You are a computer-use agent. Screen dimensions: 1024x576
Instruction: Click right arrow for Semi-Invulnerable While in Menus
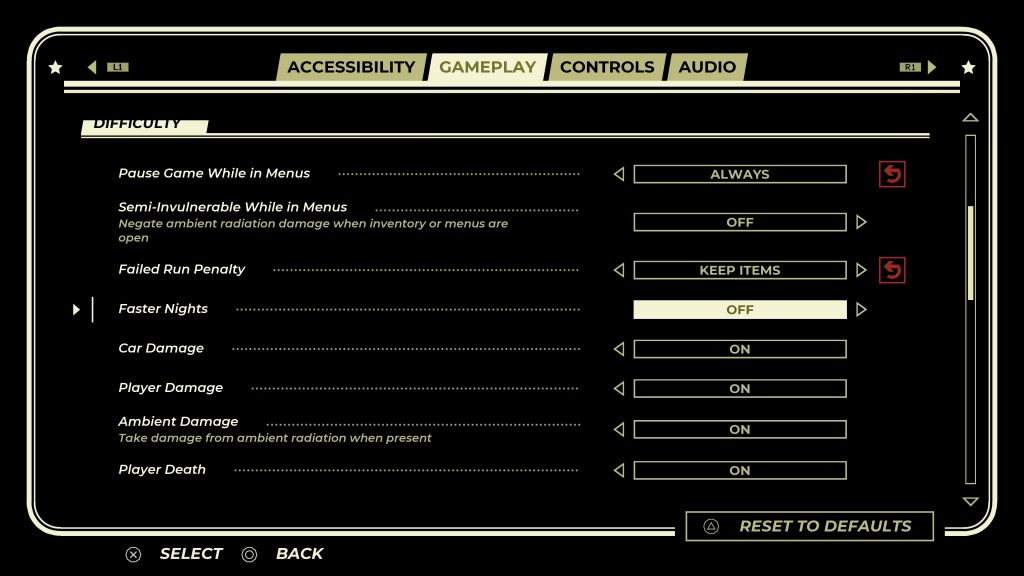861,222
